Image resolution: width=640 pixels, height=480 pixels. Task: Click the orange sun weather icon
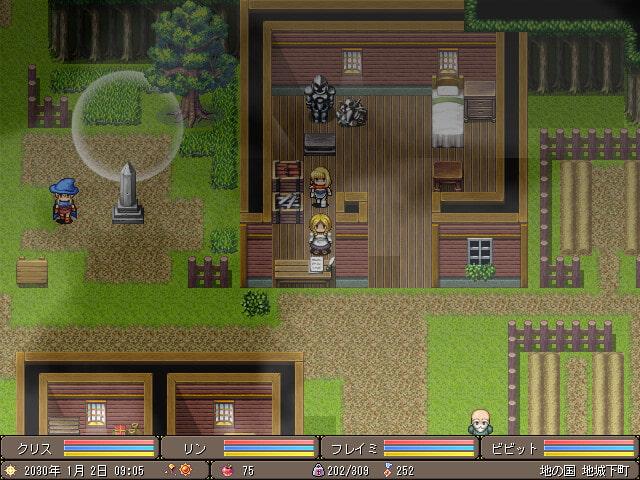10,469
